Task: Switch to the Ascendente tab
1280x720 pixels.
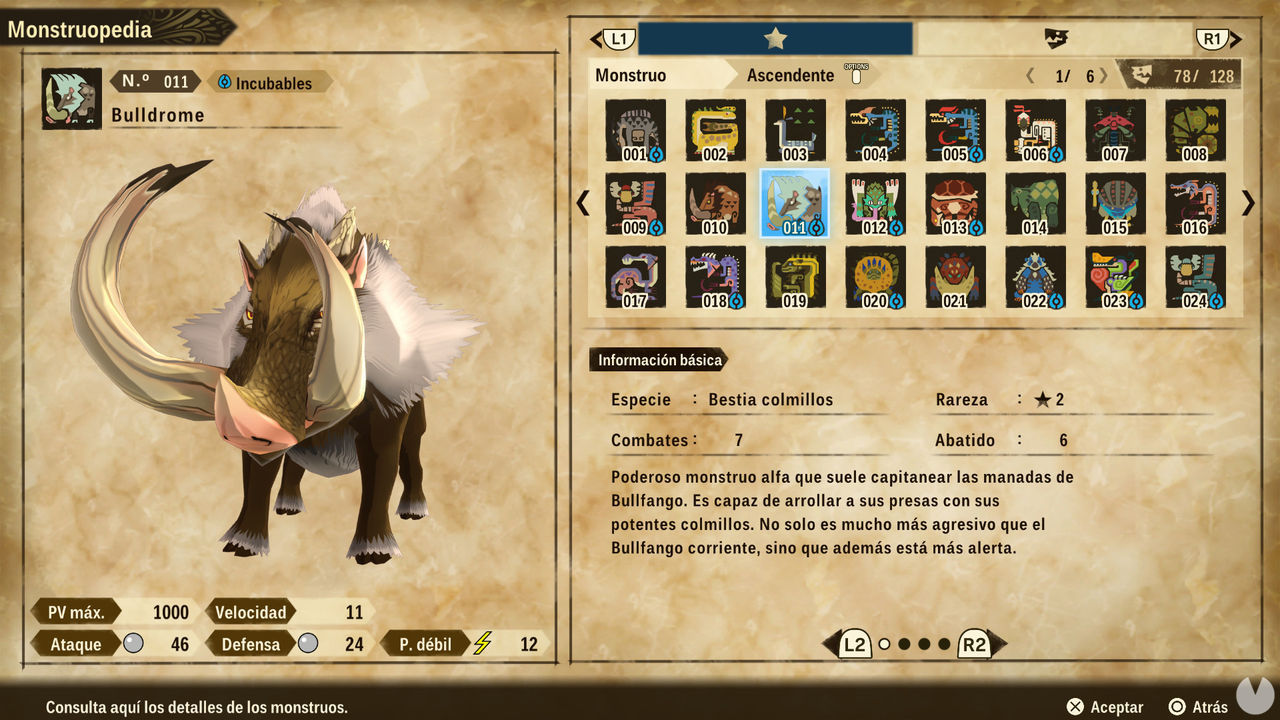Action: [791, 75]
